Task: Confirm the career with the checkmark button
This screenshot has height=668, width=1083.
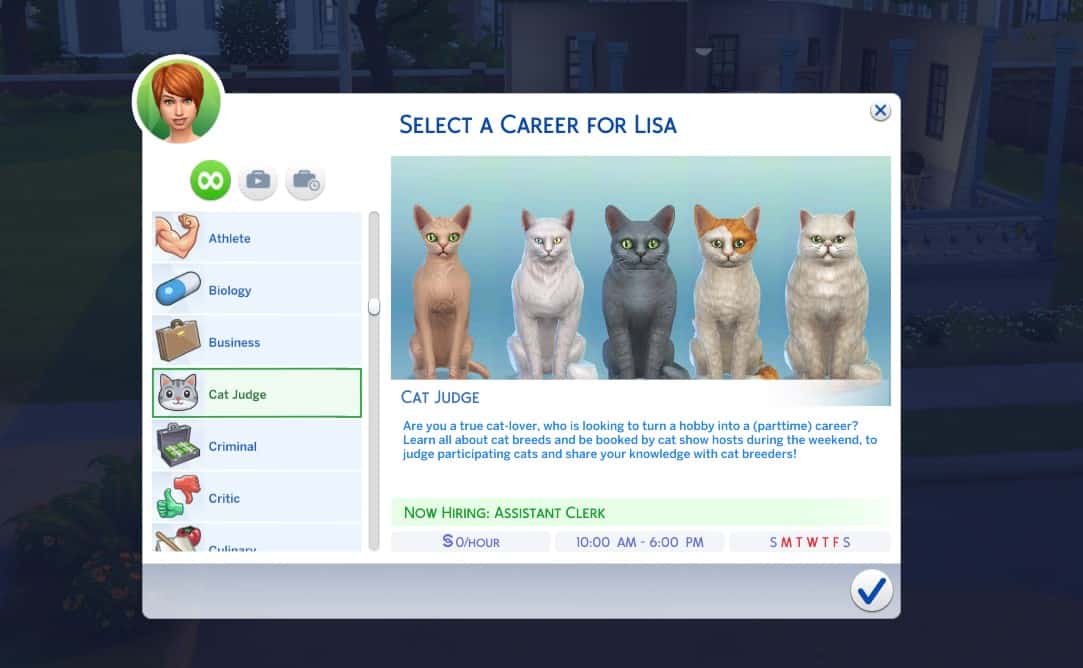Action: [871, 592]
